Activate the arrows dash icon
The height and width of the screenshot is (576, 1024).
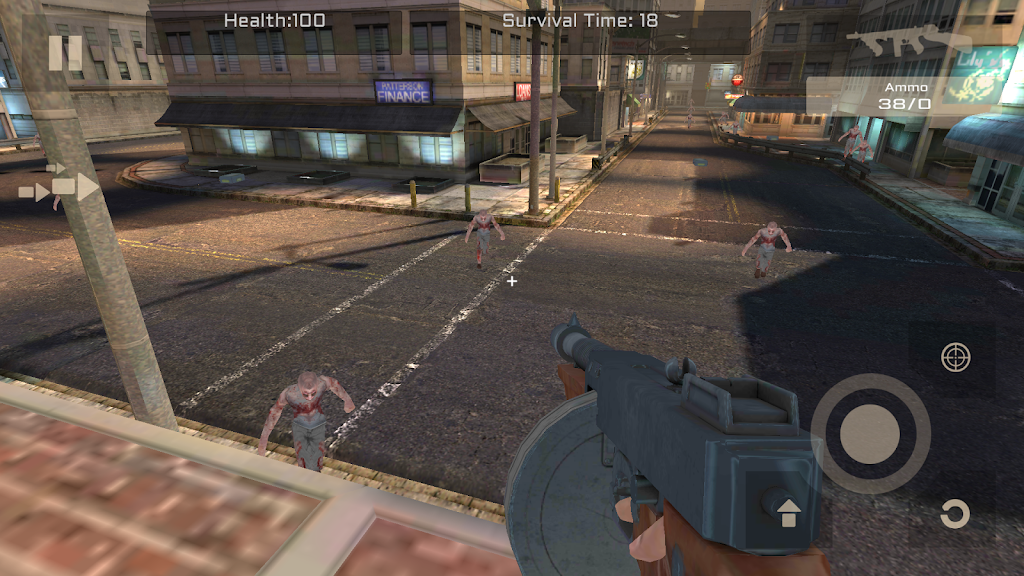click(59, 186)
